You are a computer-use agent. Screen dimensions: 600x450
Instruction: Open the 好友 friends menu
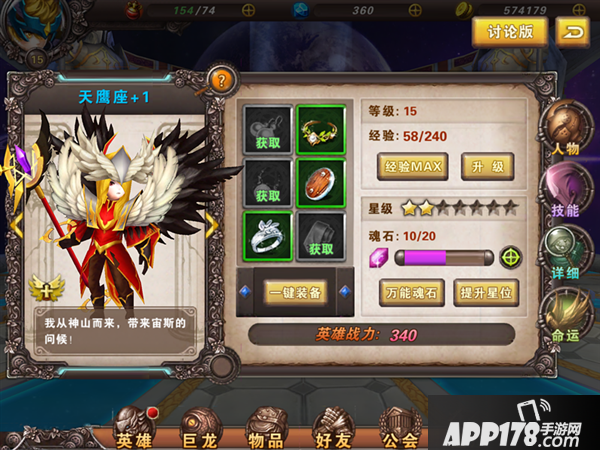click(x=333, y=427)
